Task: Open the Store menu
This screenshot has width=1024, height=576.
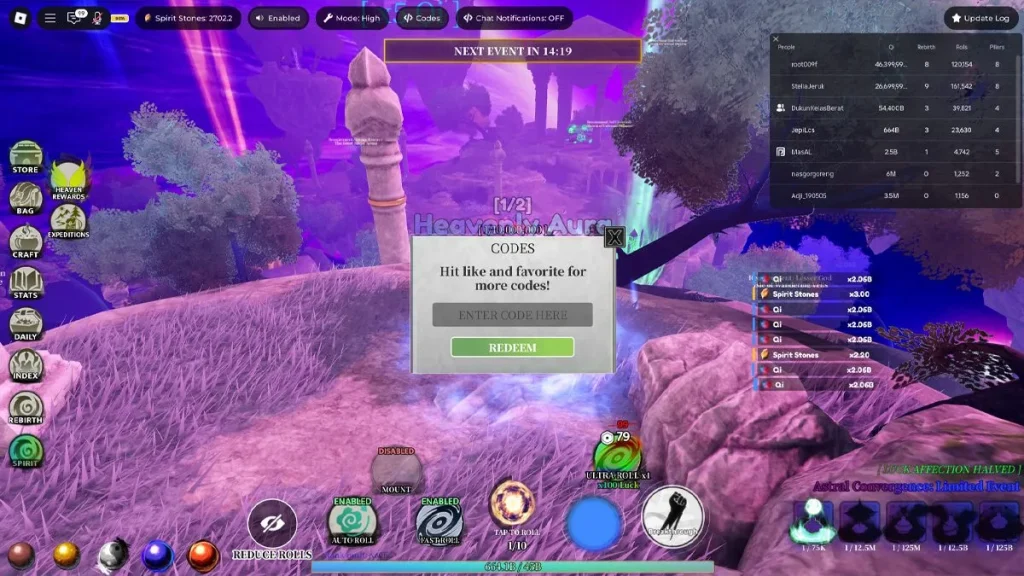Action: pos(26,157)
